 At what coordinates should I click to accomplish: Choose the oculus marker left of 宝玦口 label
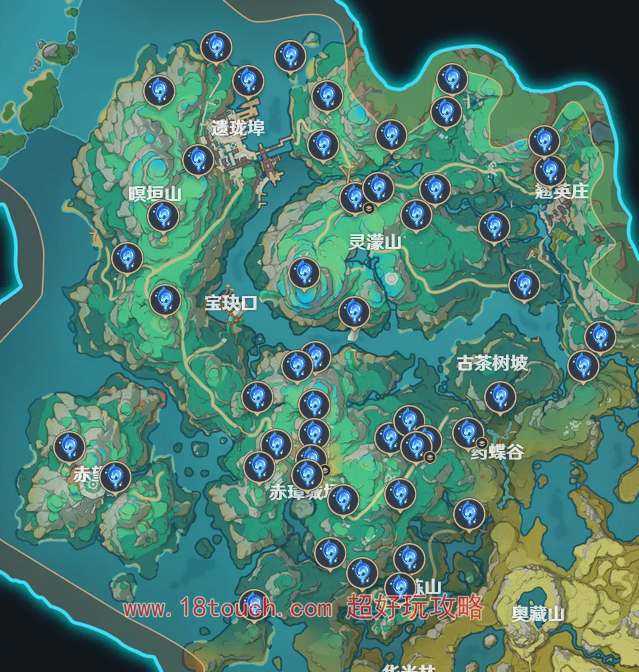tap(165, 298)
